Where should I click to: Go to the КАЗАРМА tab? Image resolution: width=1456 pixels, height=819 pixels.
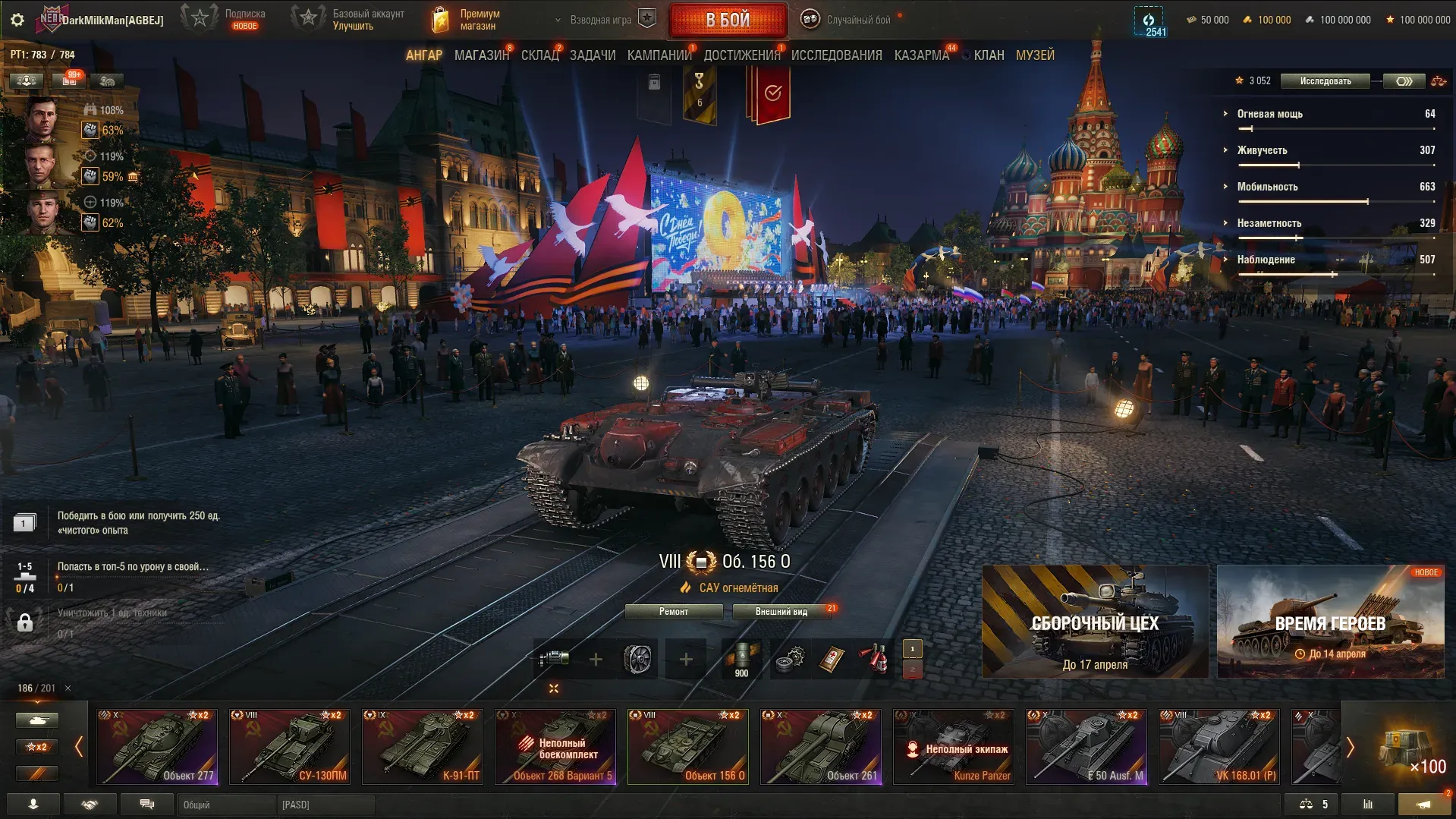click(921, 55)
